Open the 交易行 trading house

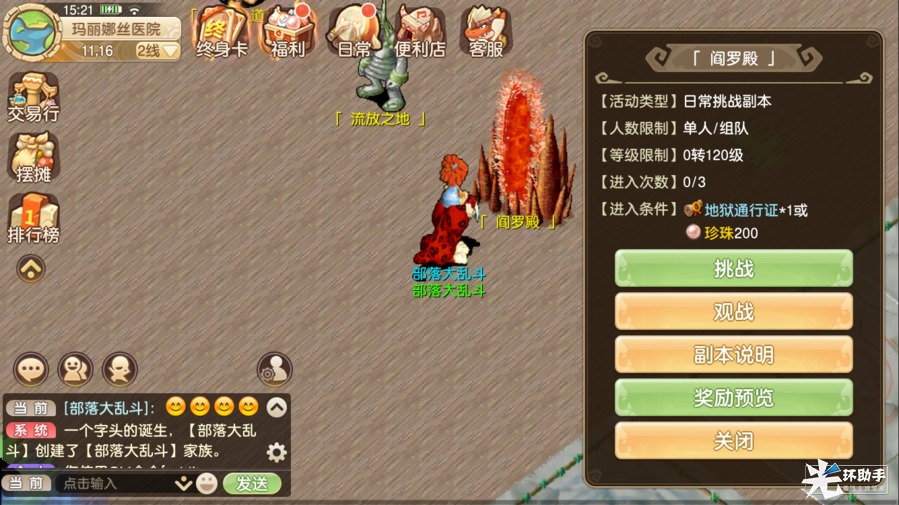click(x=33, y=97)
